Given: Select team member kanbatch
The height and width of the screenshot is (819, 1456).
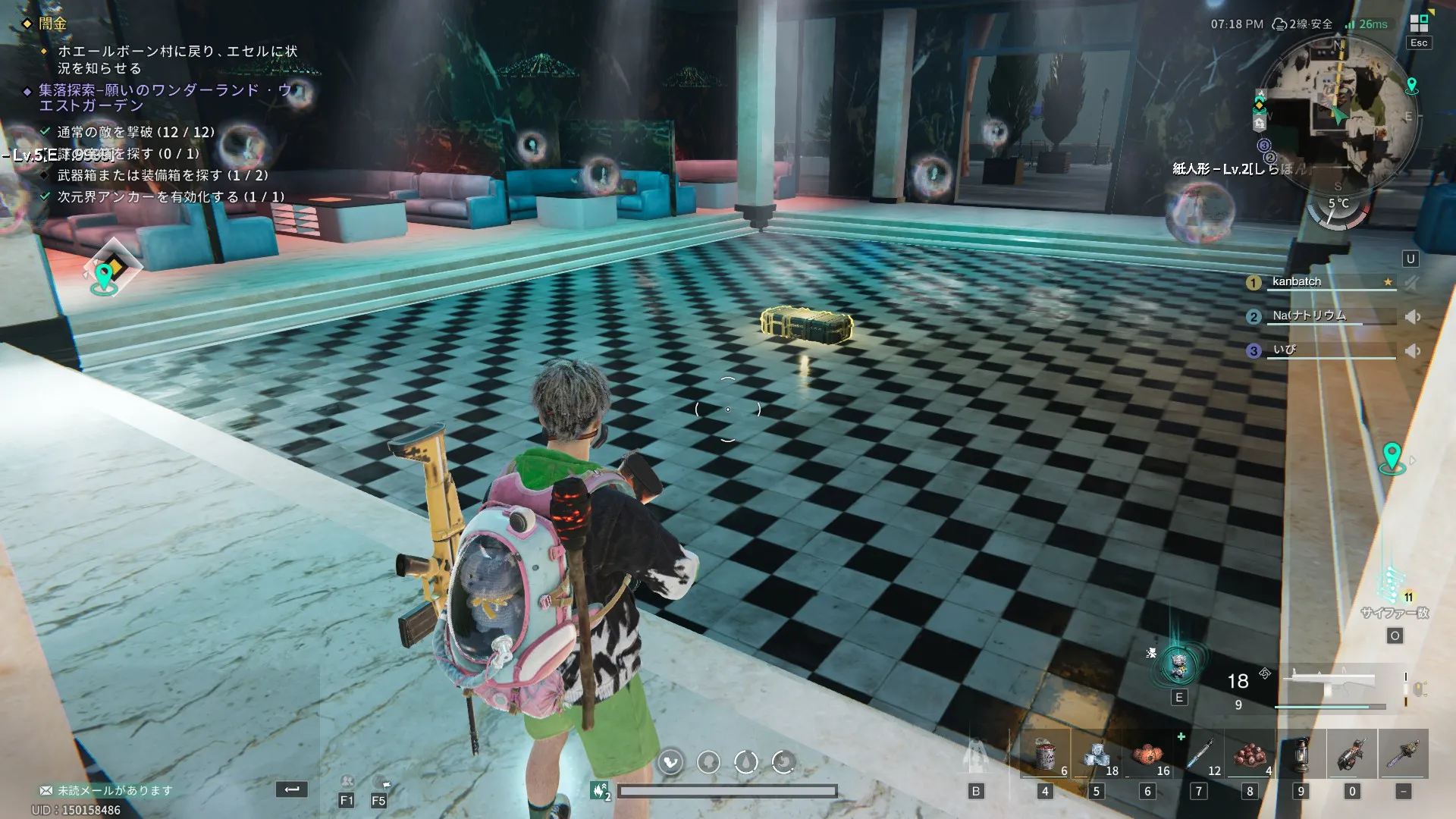Looking at the screenshot, I should point(1297,282).
